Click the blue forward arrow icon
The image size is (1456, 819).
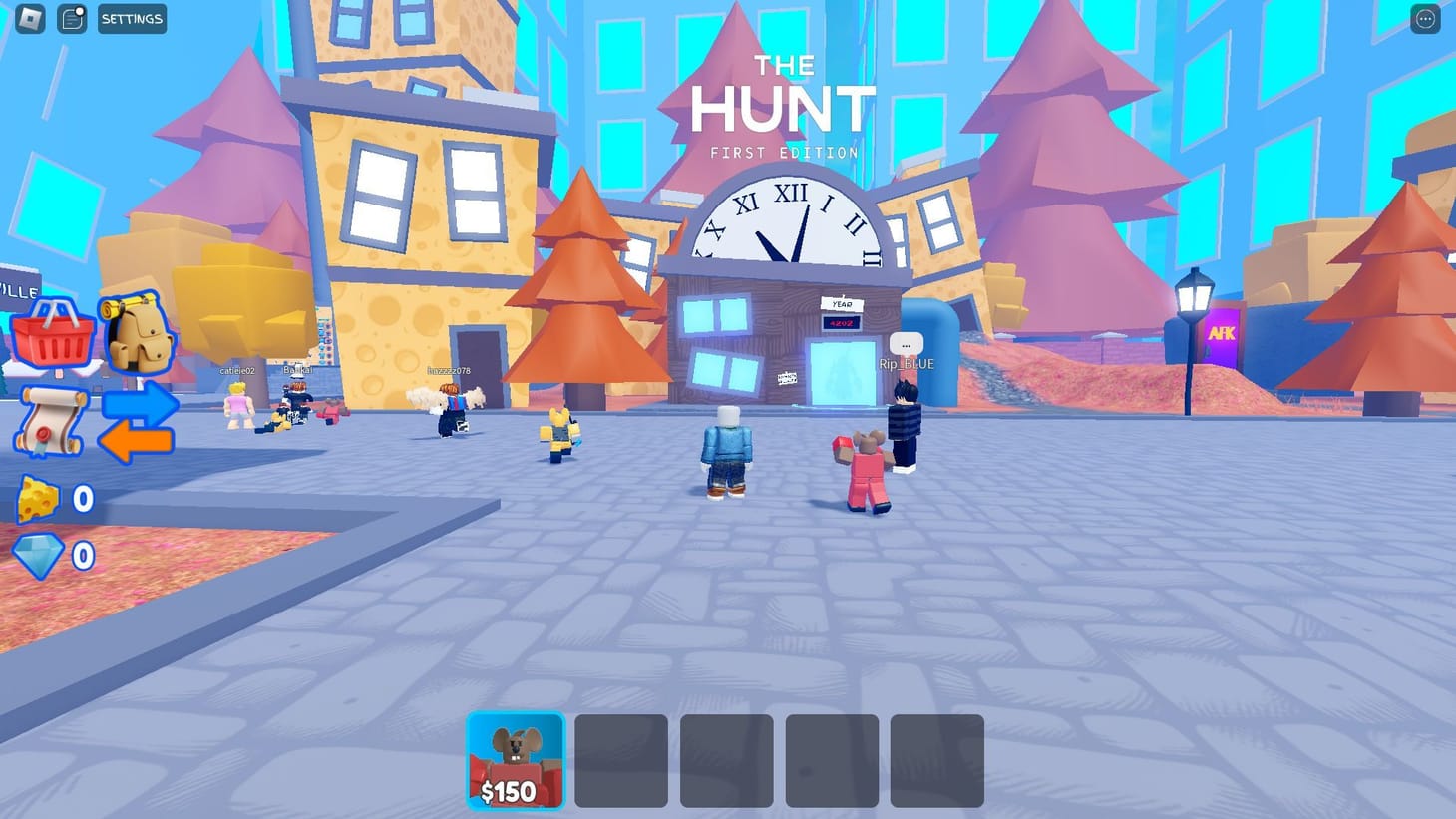pyautogui.click(x=139, y=402)
